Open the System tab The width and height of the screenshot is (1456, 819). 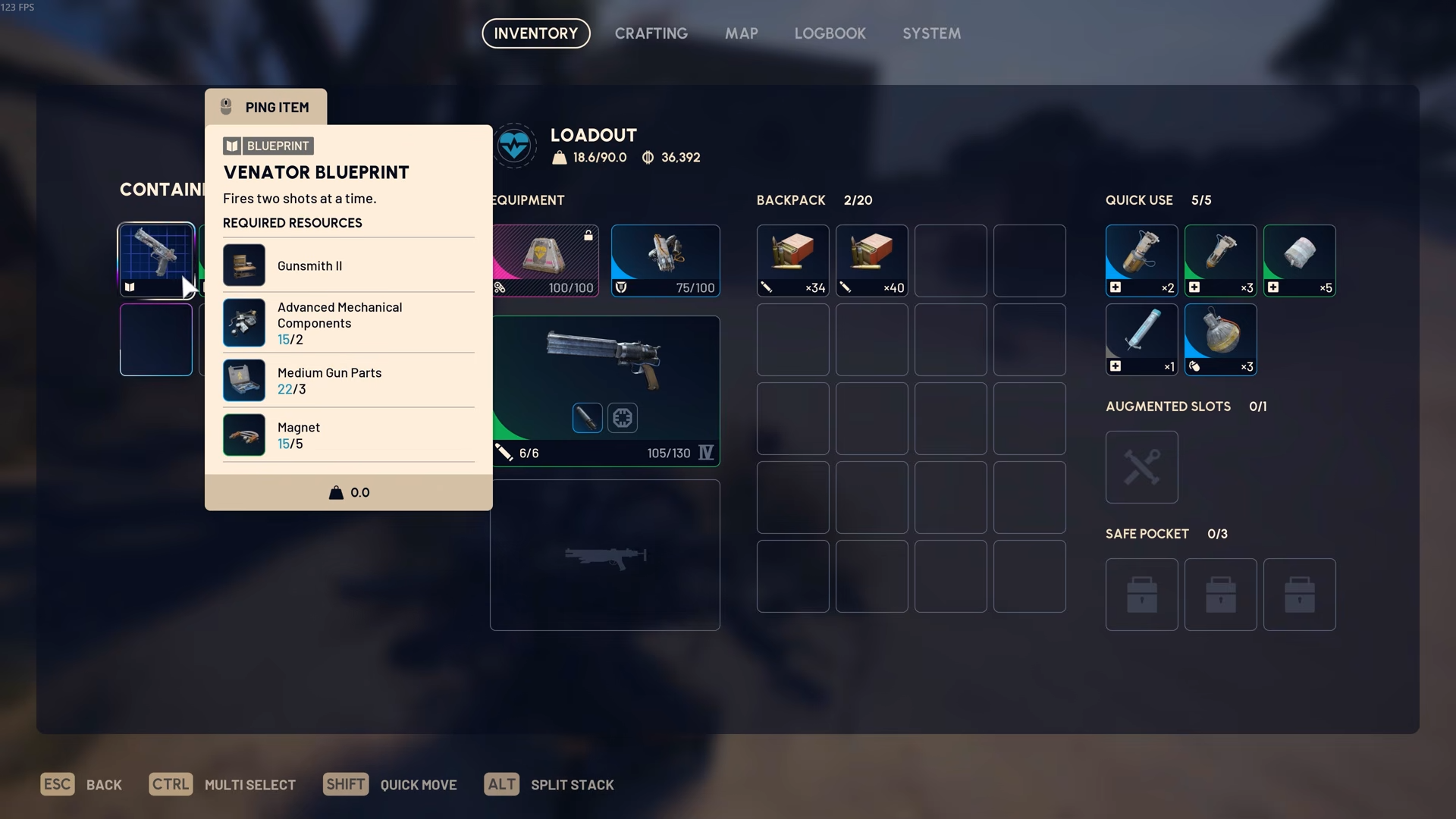[931, 33]
